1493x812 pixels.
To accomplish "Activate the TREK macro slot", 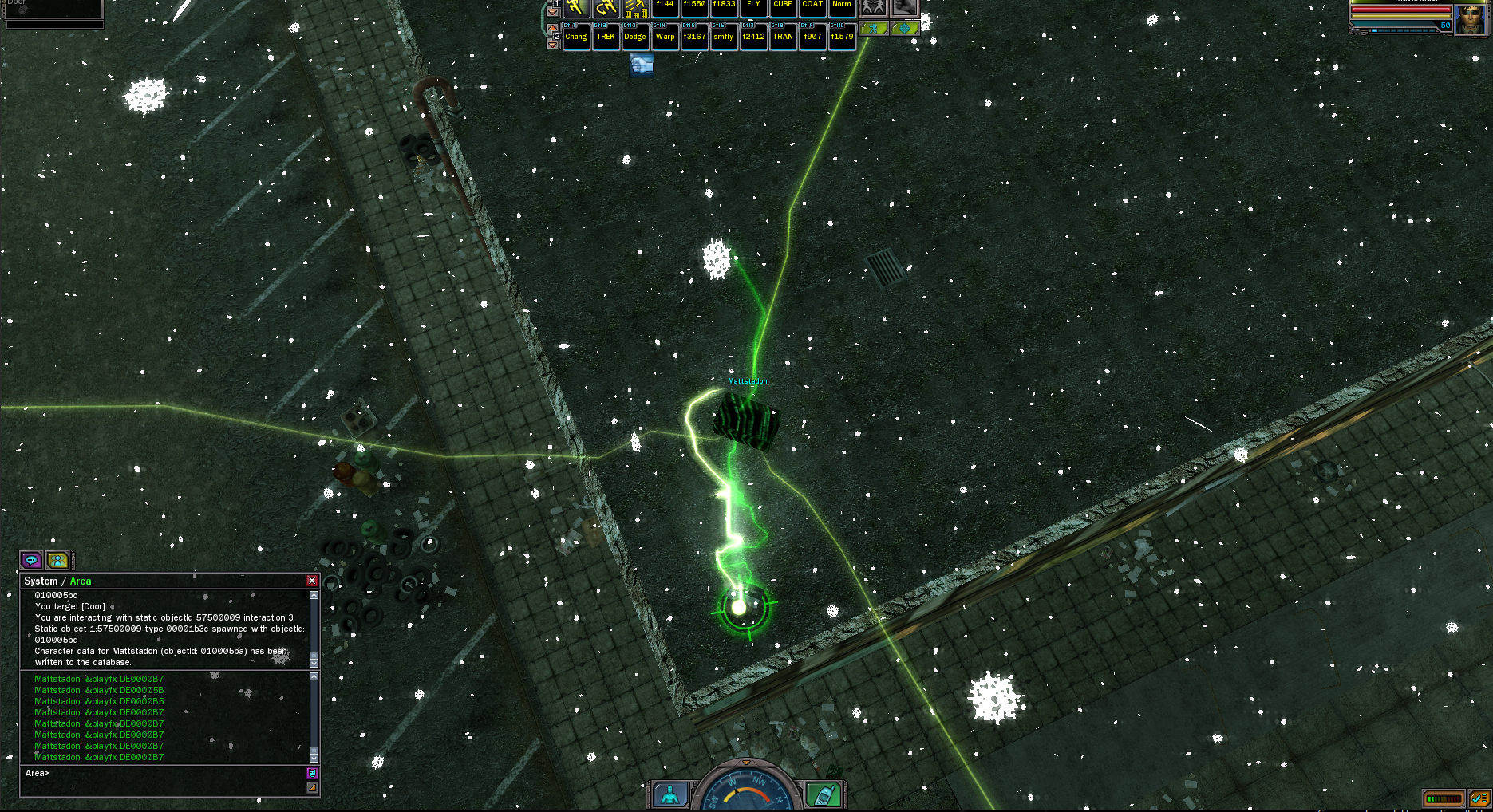I will click(606, 37).
